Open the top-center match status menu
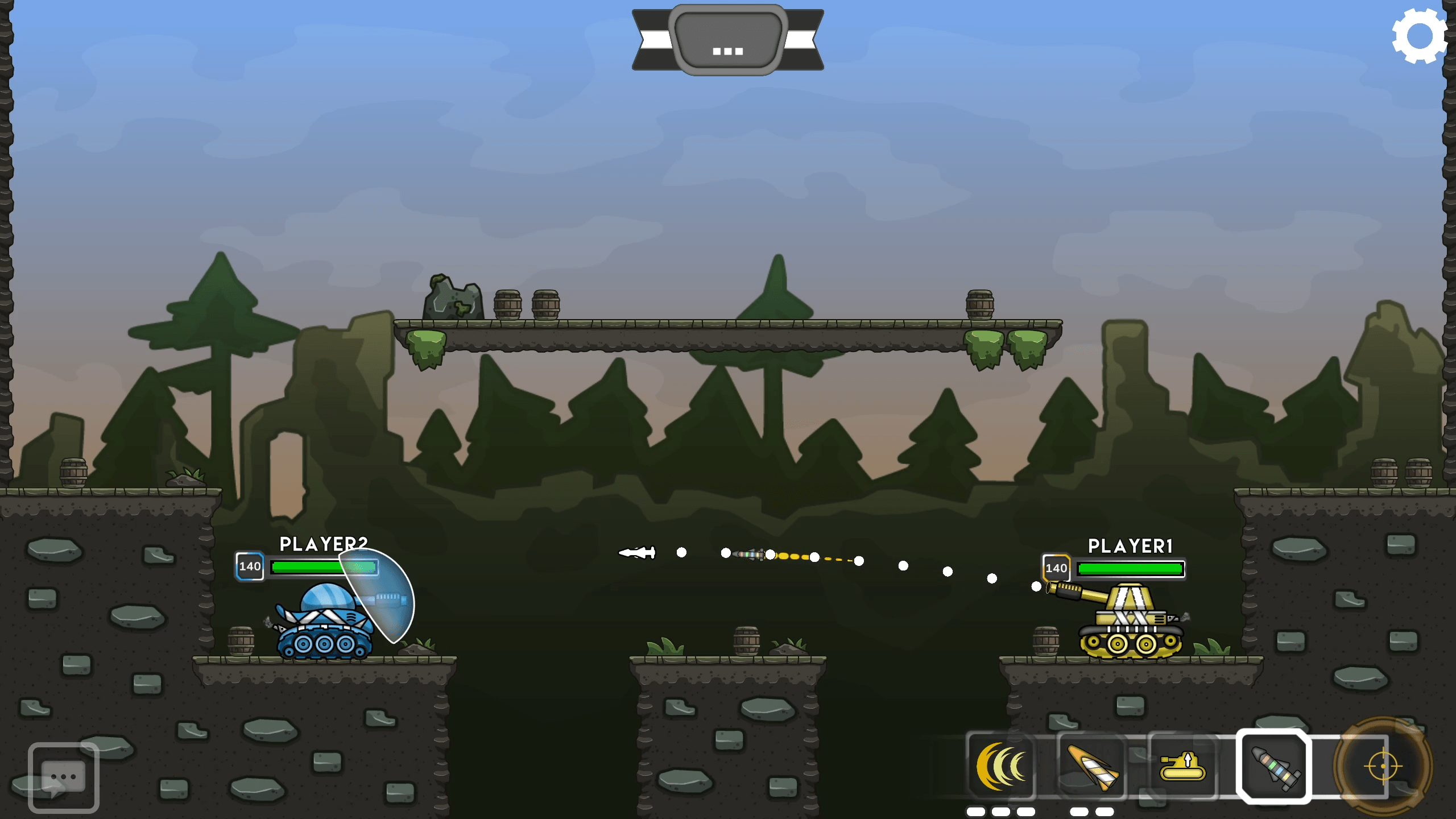Screen dimensions: 1456x819 tap(727, 40)
